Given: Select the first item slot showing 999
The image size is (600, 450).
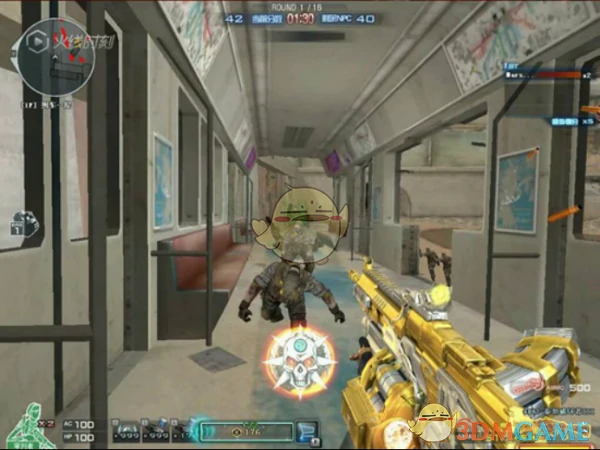Looking at the screenshot, I should coord(125,429).
